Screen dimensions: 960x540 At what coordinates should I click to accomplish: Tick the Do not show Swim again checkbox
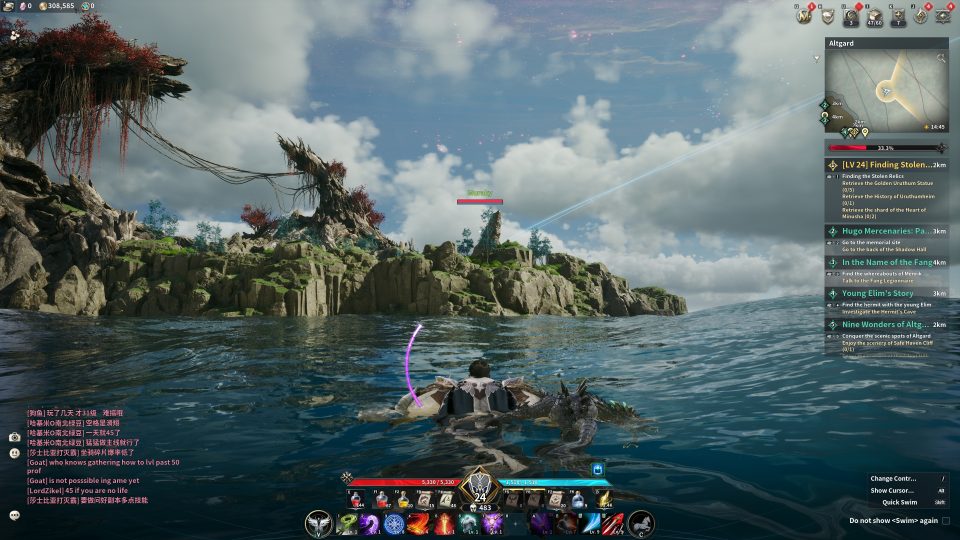946,521
